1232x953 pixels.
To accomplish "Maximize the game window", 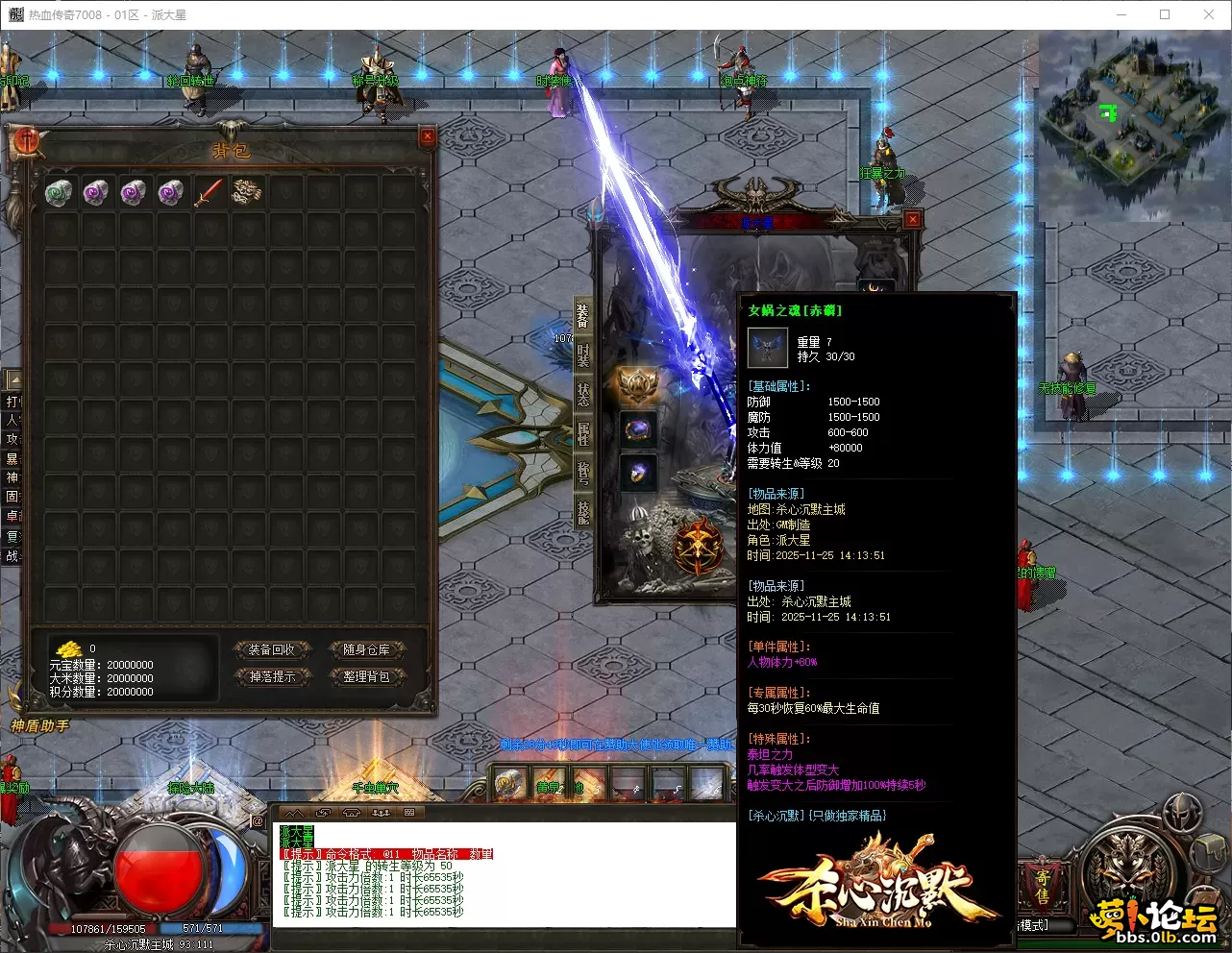I will click(x=1165, y=14).
